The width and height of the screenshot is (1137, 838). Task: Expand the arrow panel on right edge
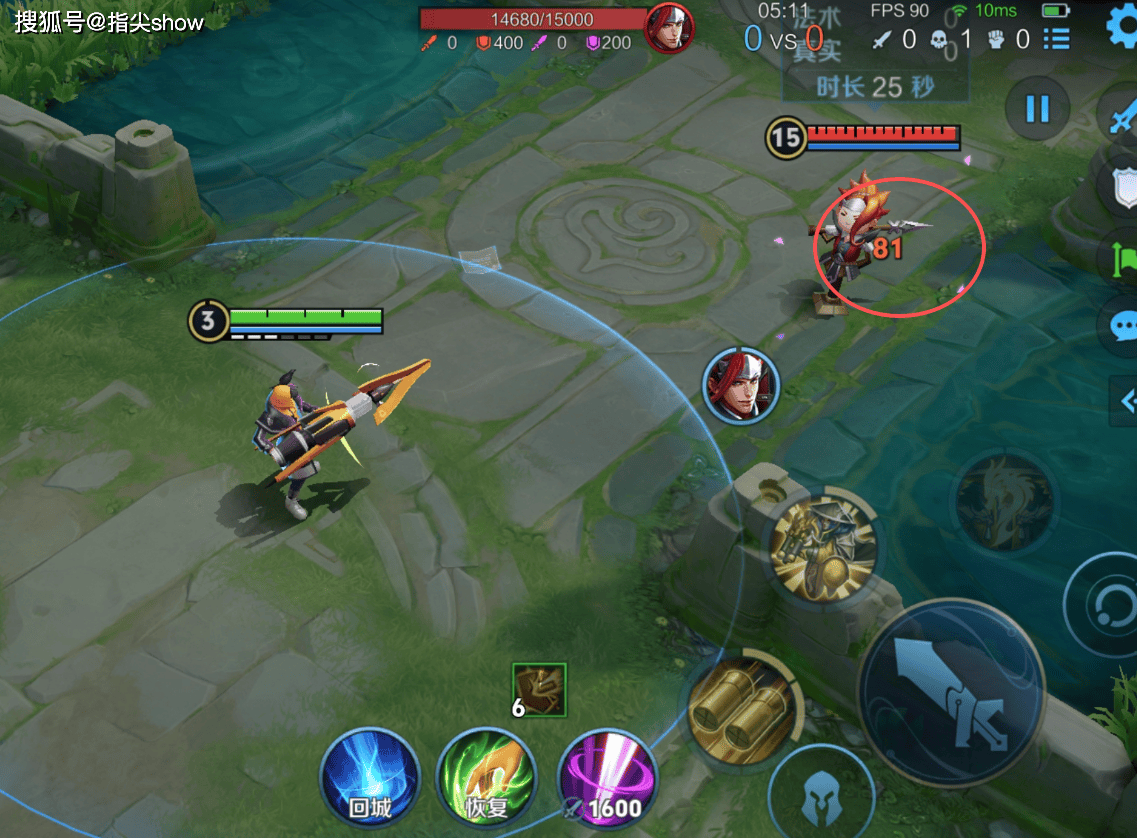[1124, 401]
